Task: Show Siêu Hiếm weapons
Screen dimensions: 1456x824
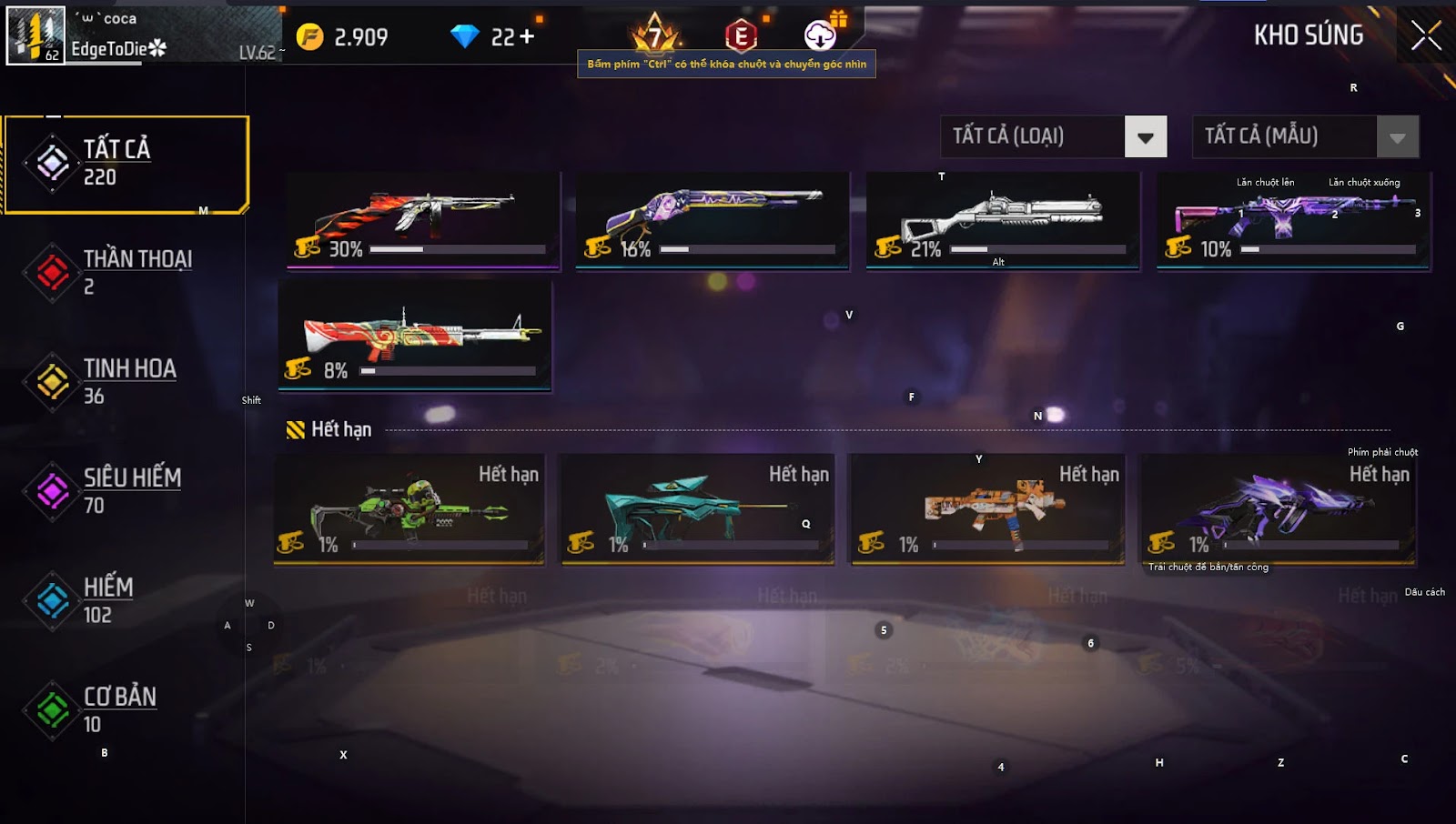Action: 126,491
